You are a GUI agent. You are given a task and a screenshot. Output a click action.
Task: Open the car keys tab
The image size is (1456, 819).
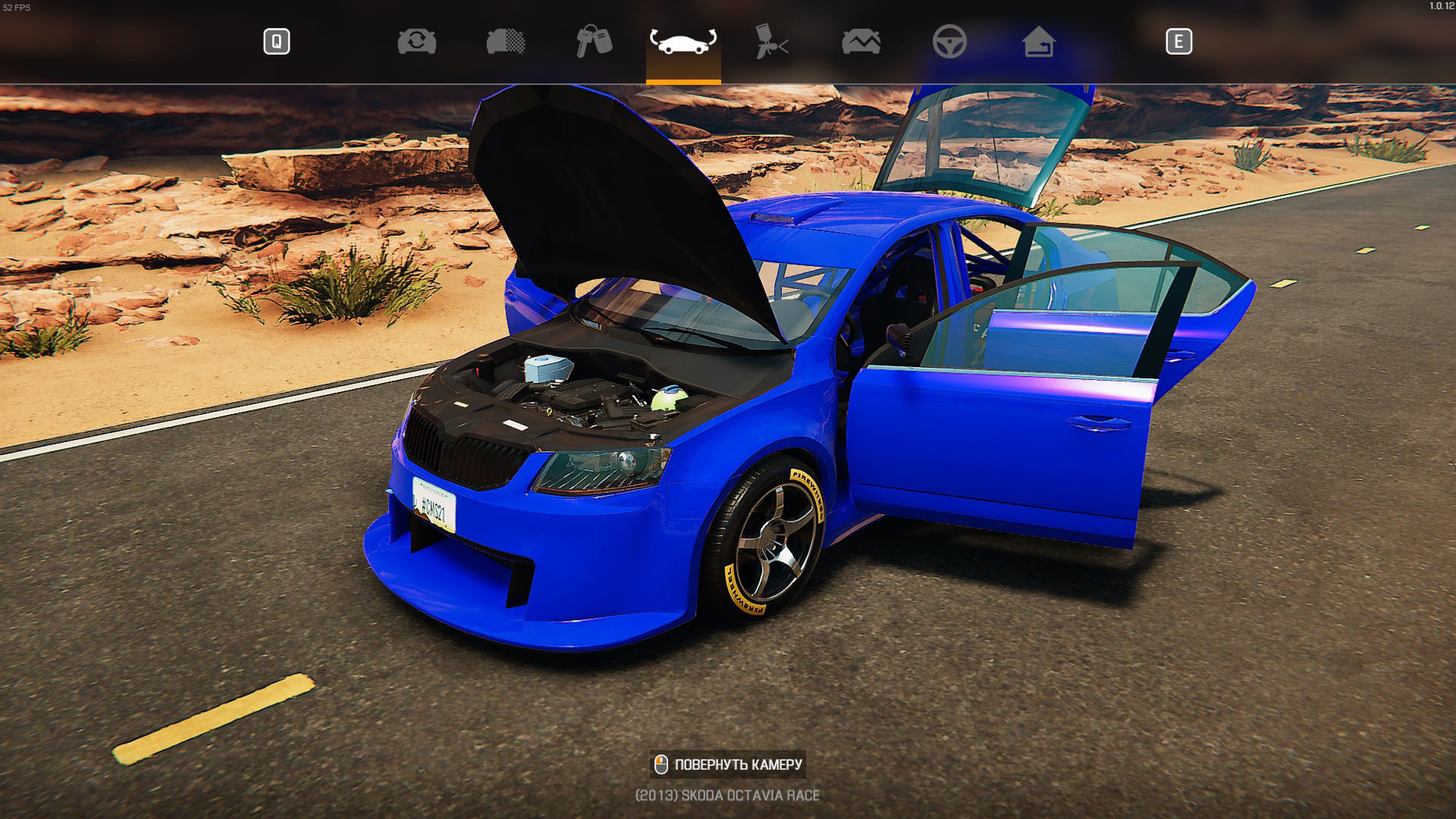(594, 41)
